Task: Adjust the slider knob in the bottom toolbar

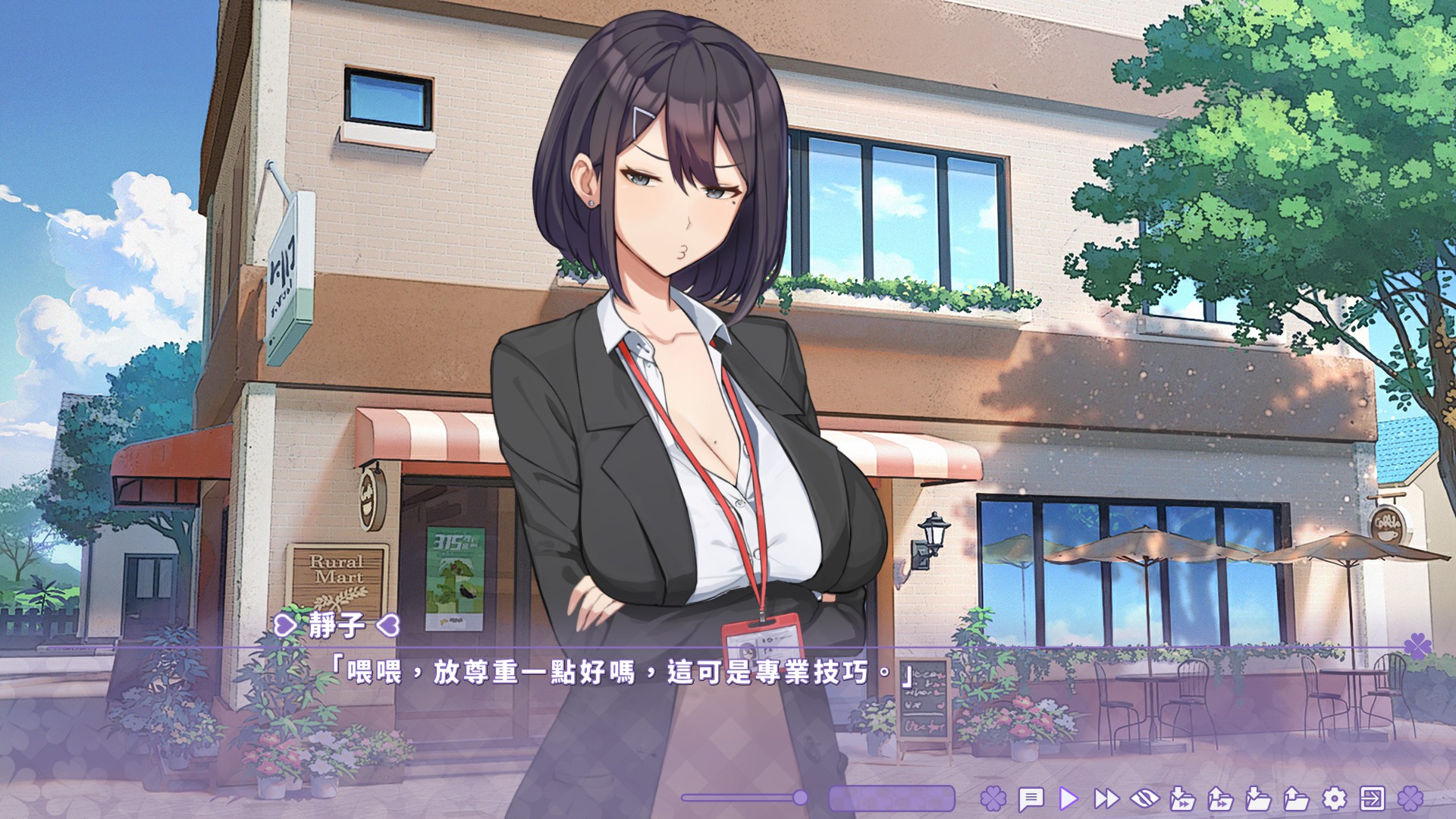Action: (x=800, y=797)
